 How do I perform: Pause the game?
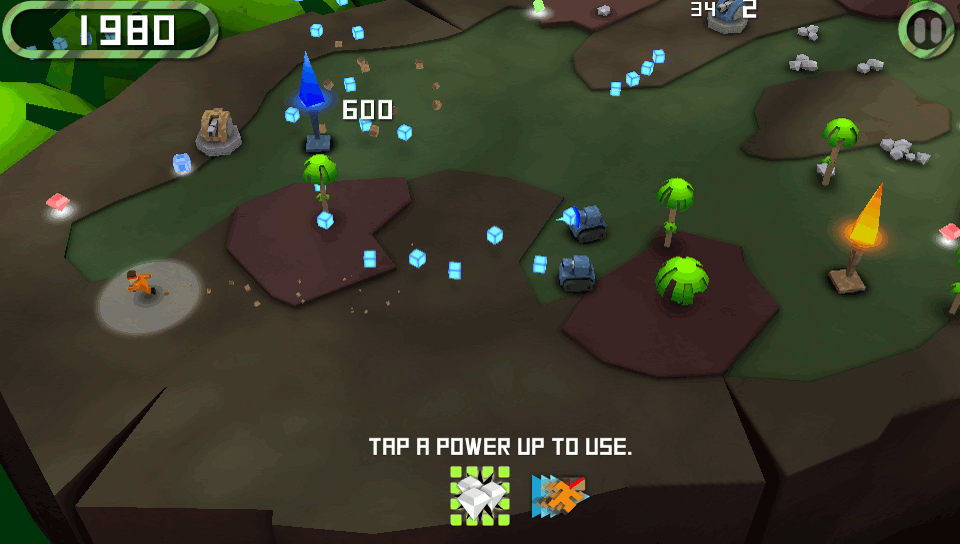pyautogui.click(x=927, y=30)
